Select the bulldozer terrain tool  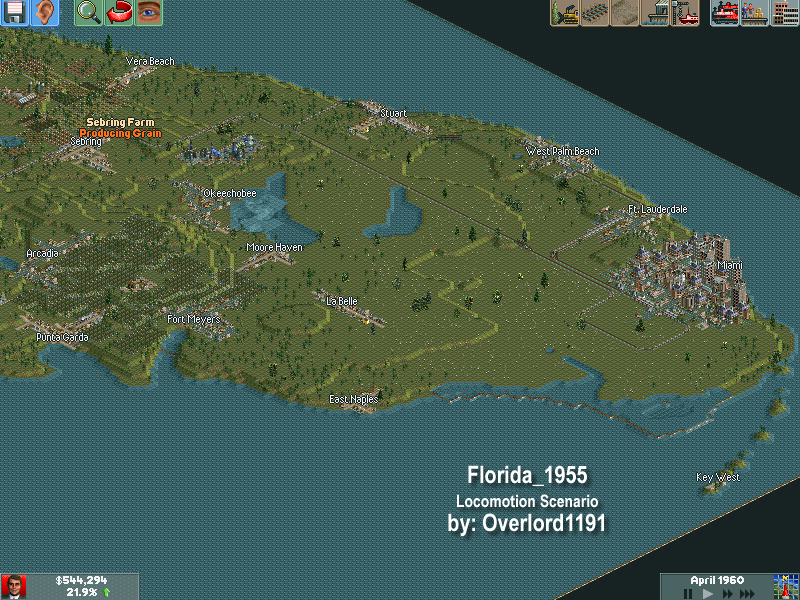(565, 13)
